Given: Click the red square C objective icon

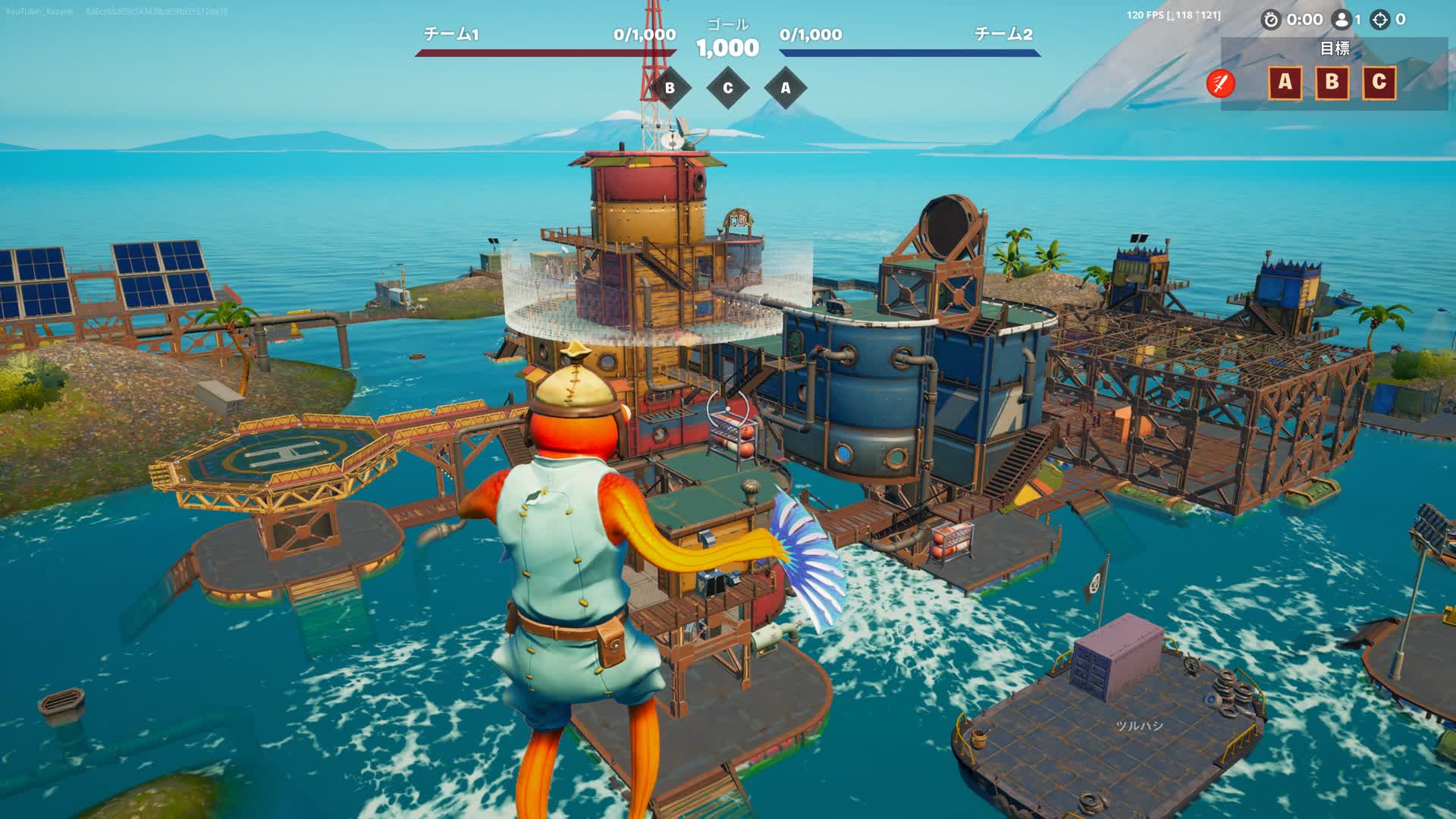Looking at the screenshot, I should coord(1379,82).
